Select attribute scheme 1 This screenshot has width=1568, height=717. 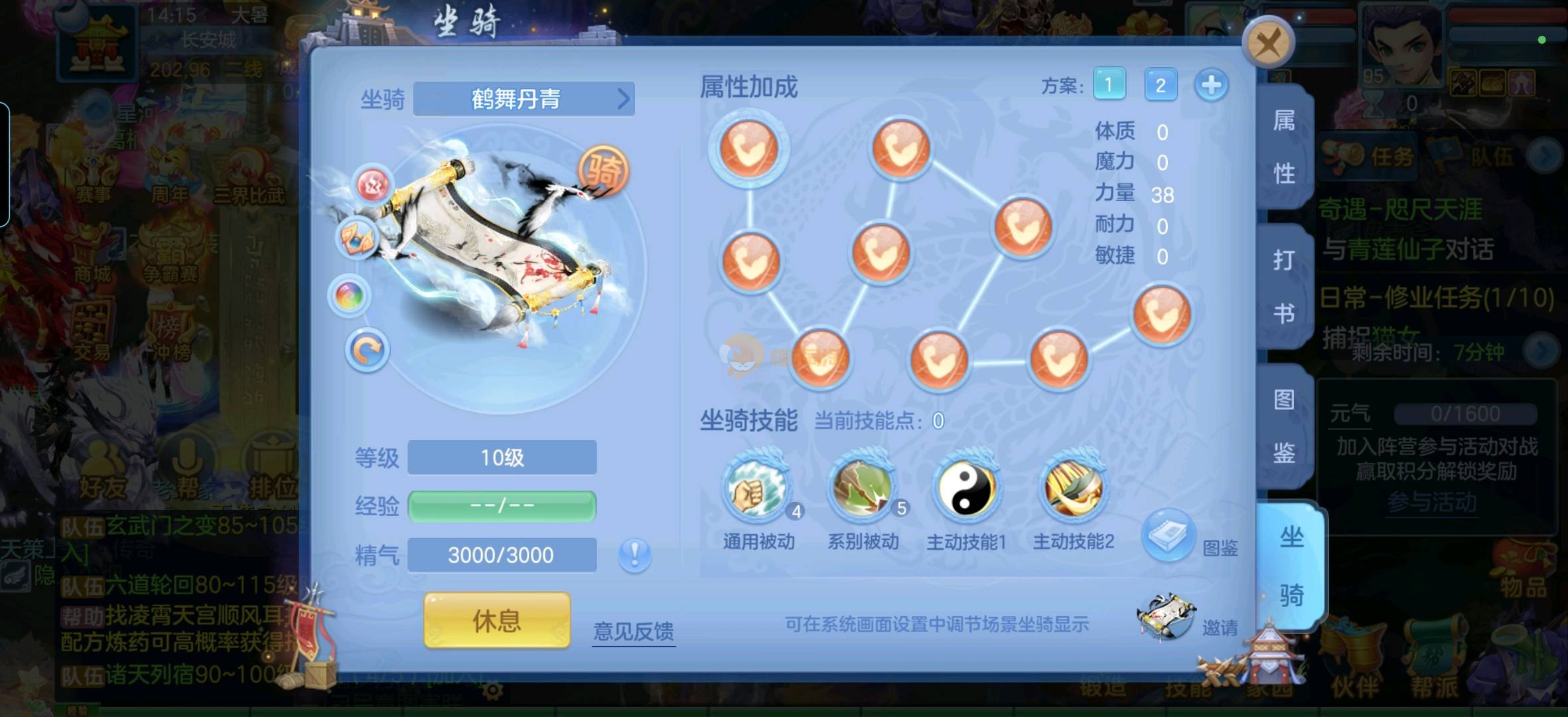click(x=1109, y=84)
